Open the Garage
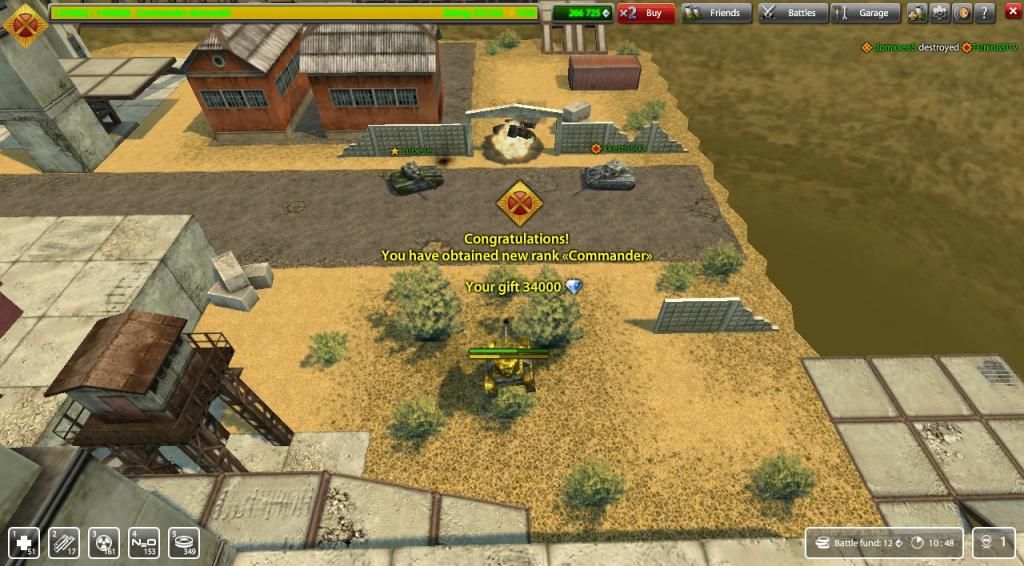 864,13
